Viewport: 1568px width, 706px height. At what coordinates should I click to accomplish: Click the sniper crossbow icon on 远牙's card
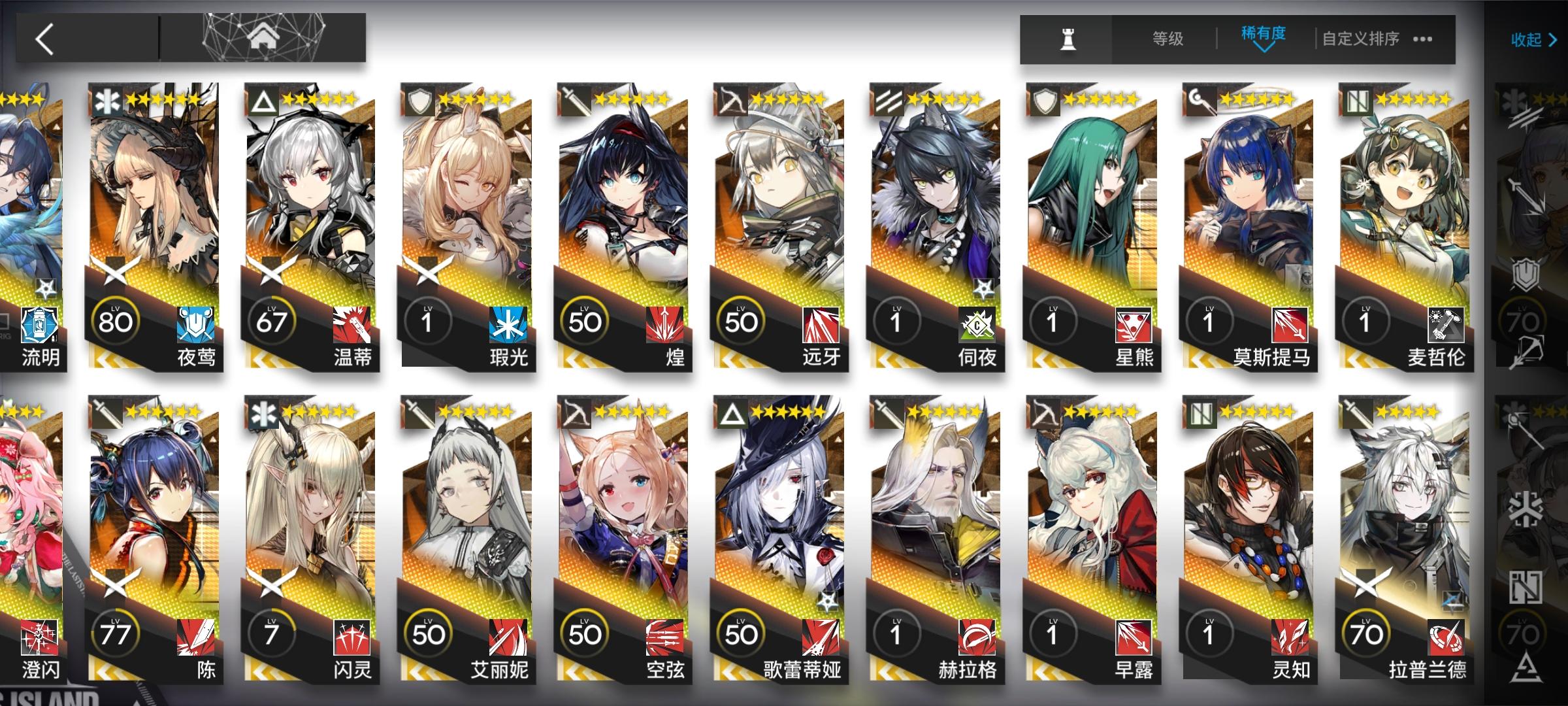733,101
